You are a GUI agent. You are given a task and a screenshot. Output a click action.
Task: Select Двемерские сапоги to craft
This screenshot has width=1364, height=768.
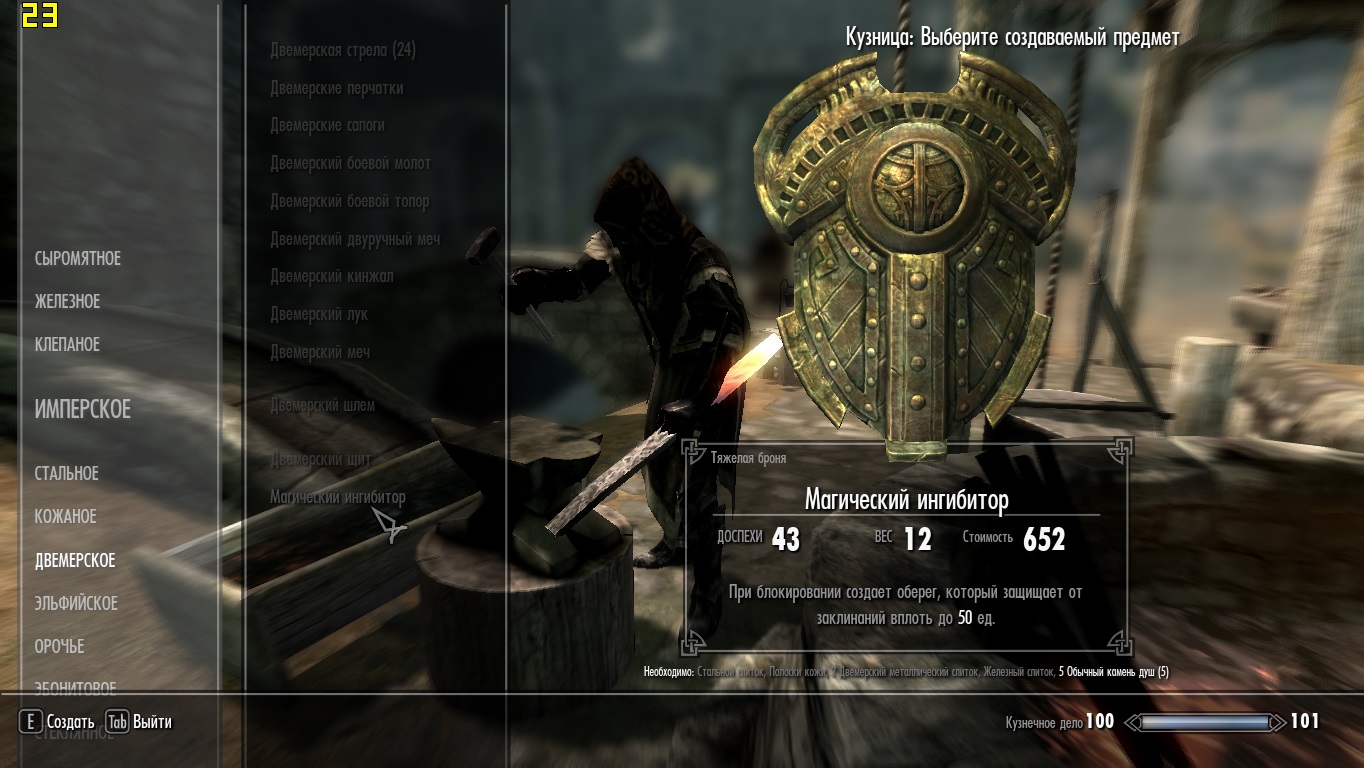(x=327, y=126)
